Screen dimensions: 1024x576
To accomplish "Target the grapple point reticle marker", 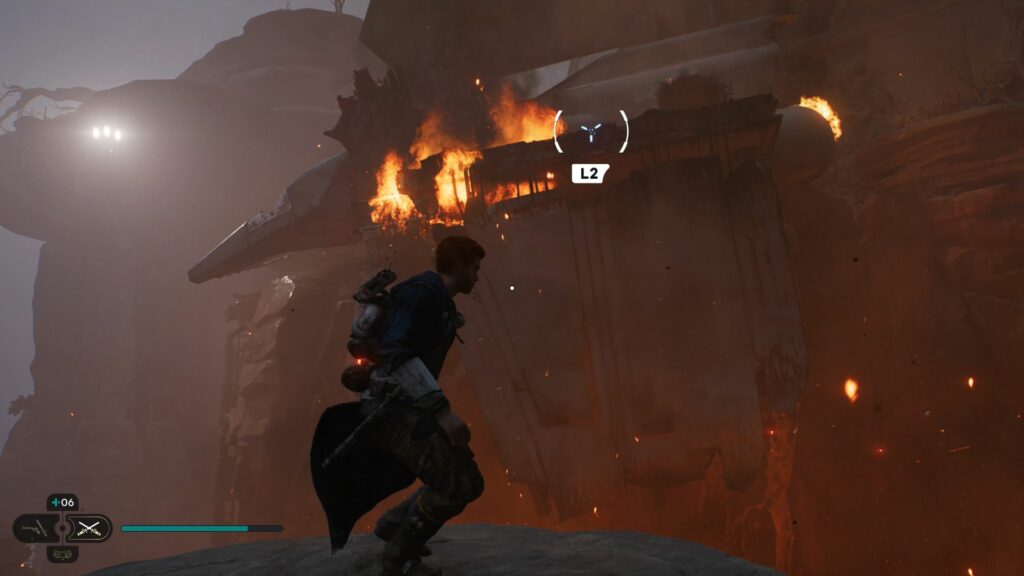I will 591,130.
